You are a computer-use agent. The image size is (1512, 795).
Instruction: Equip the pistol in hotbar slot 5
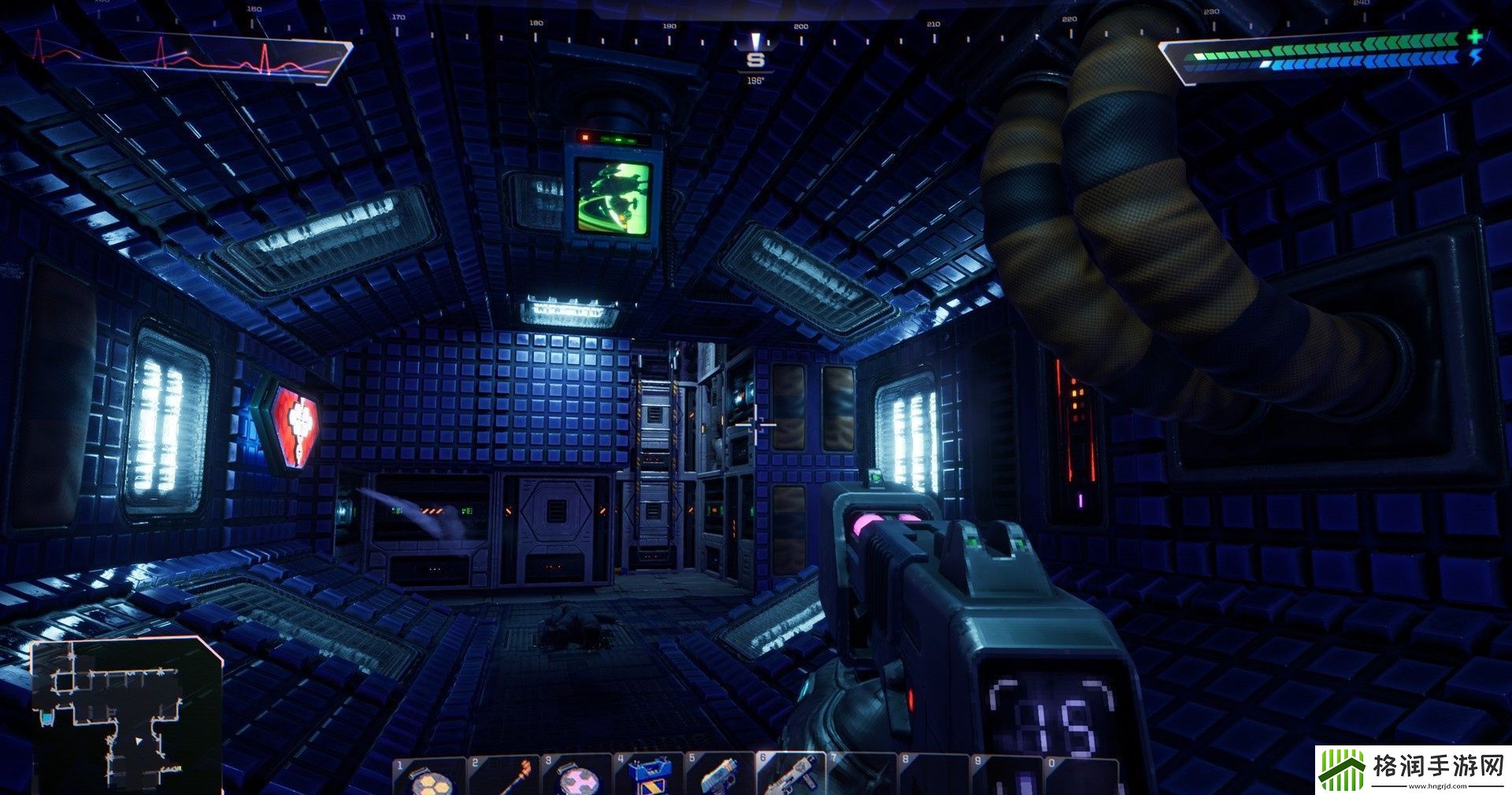[x=721, y=778]
